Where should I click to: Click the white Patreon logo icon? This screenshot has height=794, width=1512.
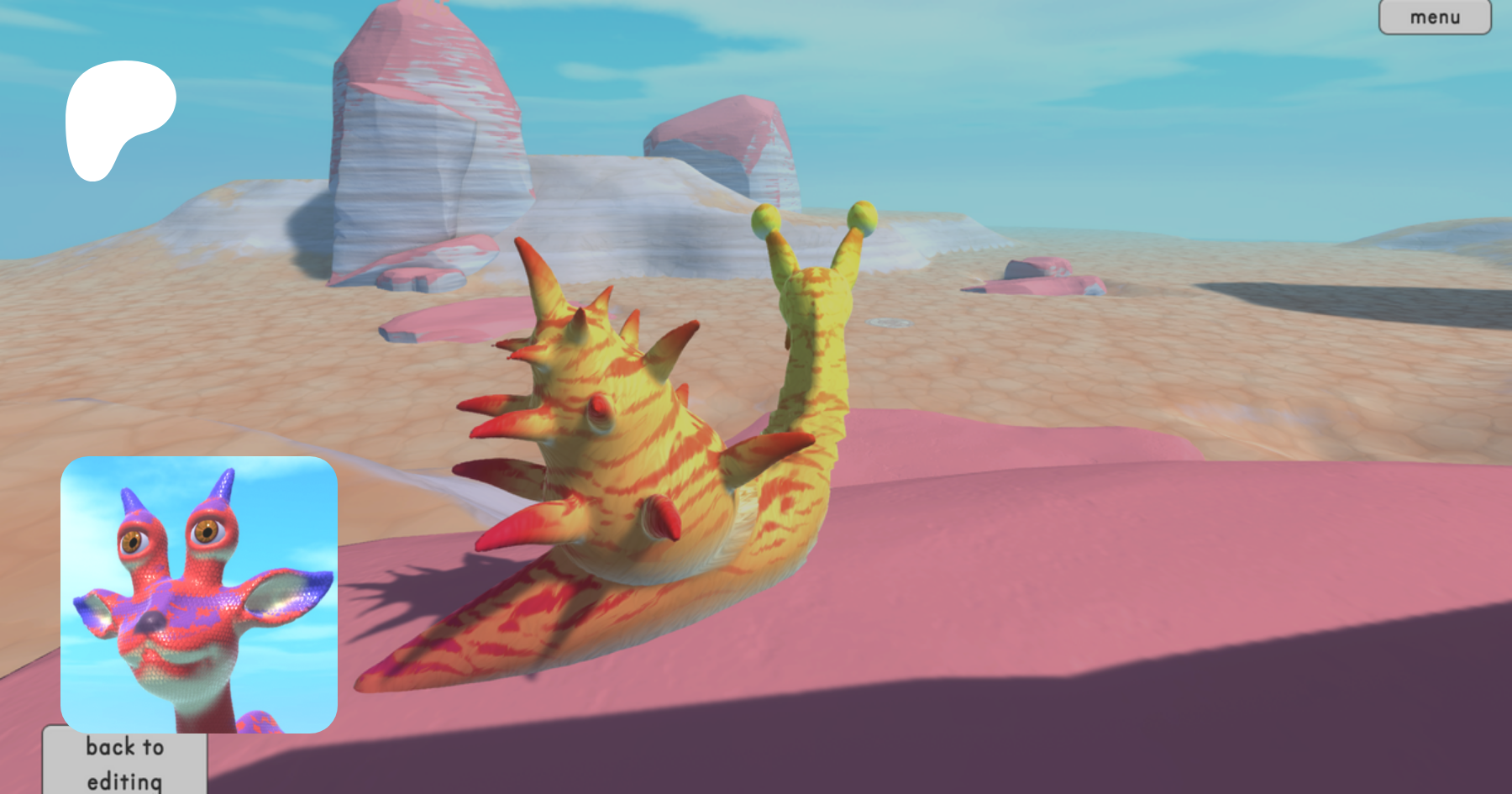point(116,116)
